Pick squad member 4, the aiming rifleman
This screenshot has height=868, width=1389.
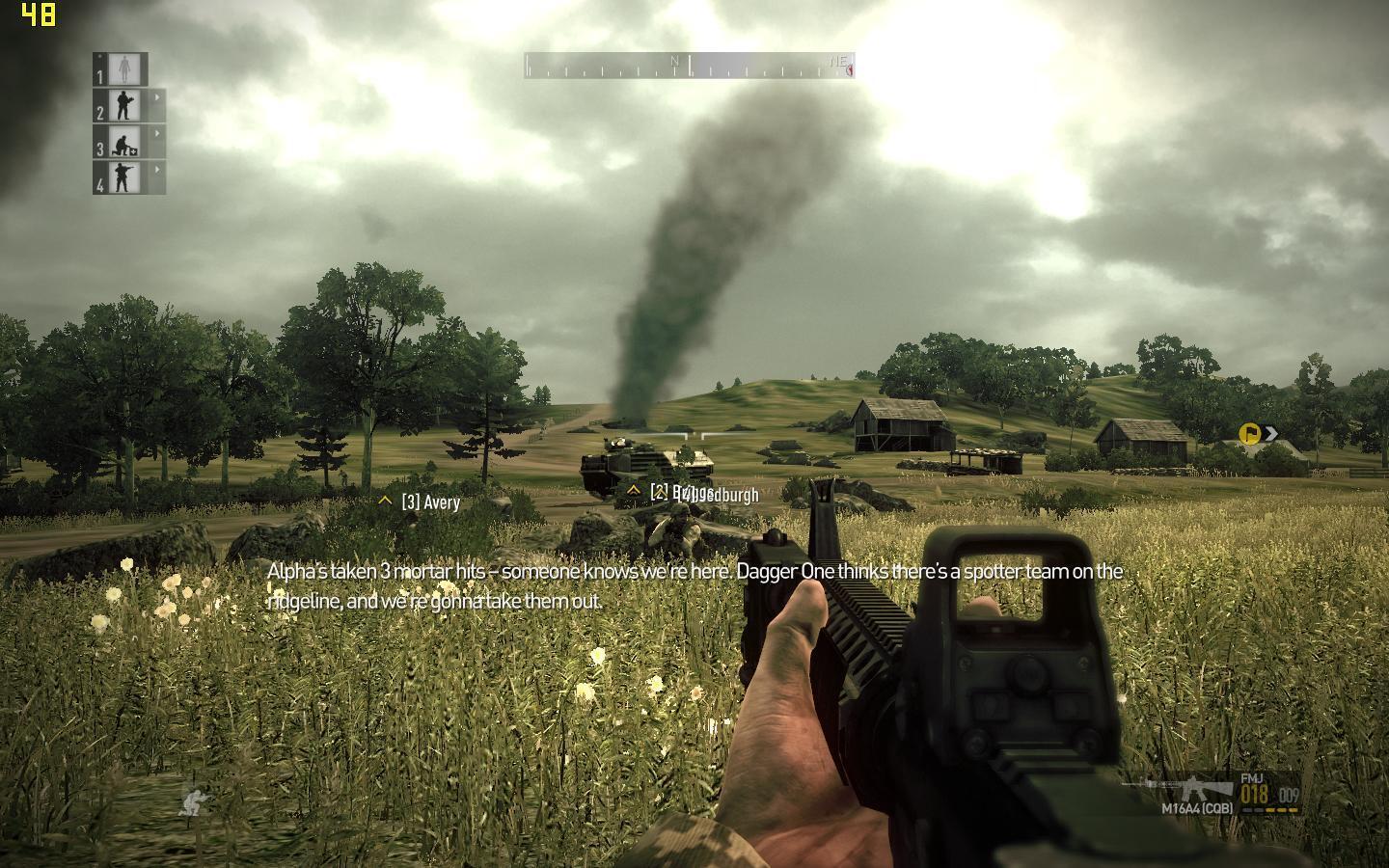click(x=124, y=176)
